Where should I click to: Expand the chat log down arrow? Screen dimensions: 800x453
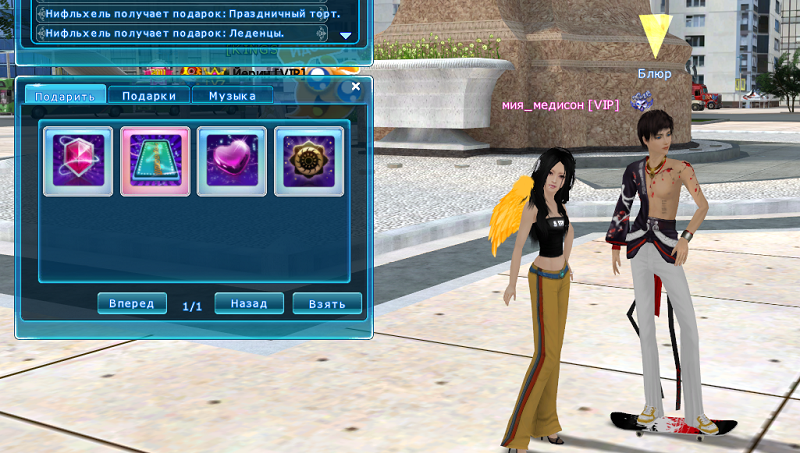pyautogui.click(x=346, y=35)
